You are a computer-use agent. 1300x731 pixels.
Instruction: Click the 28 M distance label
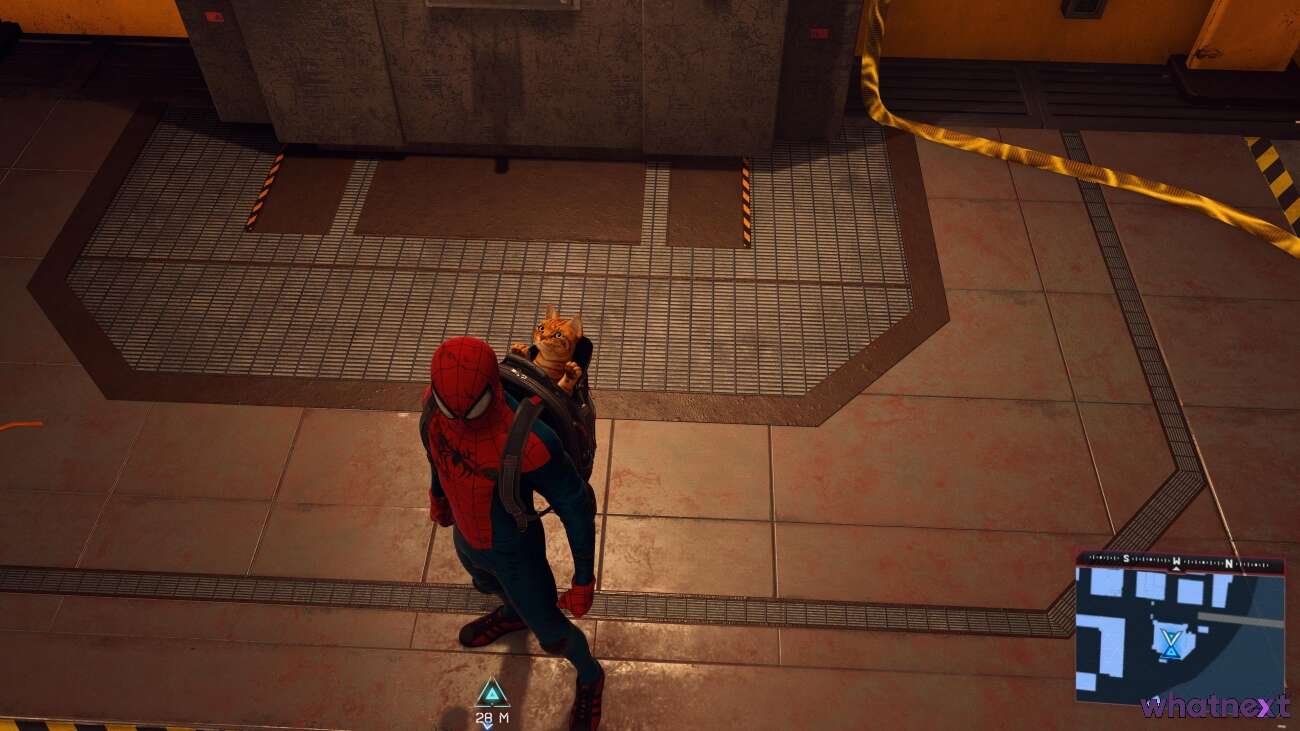491,716
